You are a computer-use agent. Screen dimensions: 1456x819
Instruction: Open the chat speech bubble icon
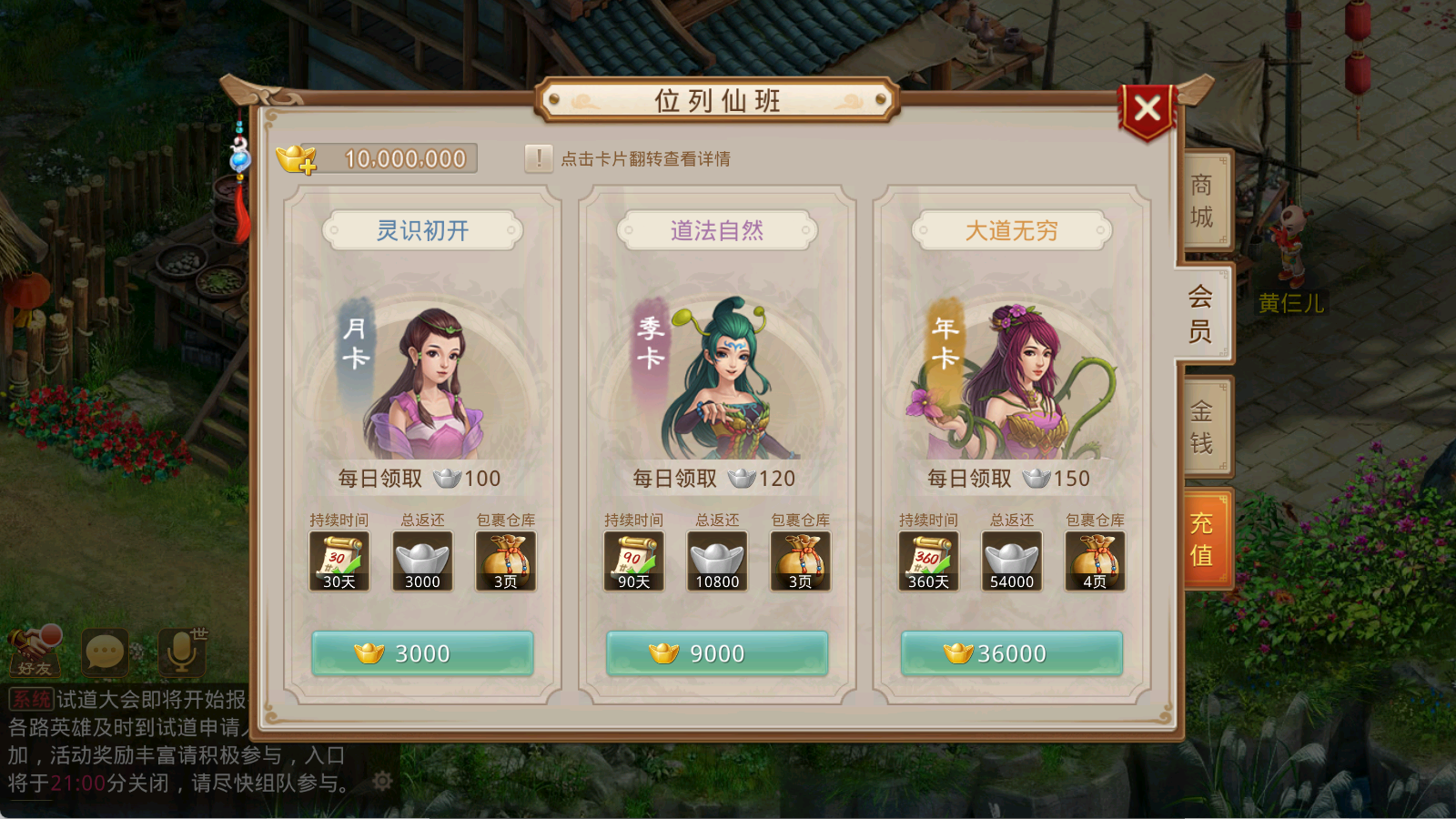coord(105,652)
